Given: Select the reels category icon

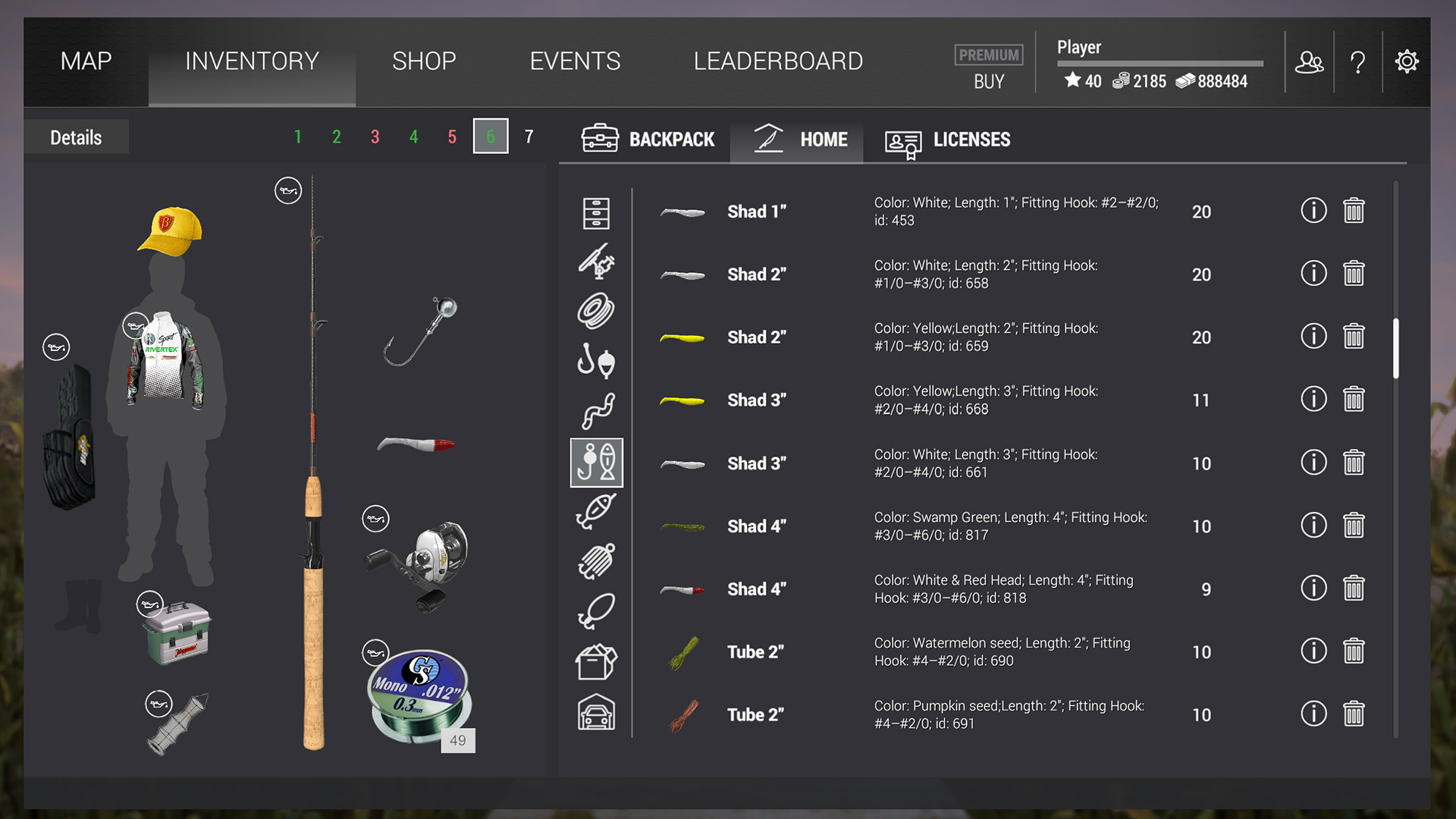Looking at the screenshot, I should [x=597, y=312].
